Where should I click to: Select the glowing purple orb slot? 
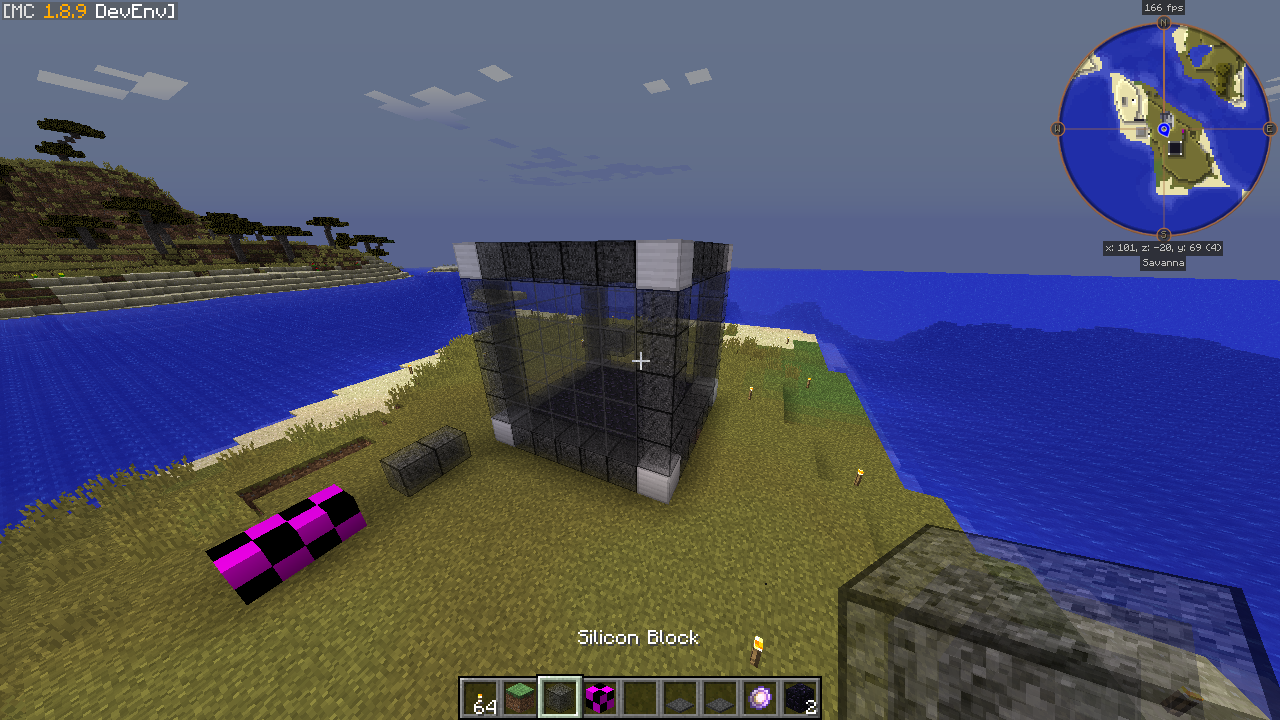click(760, 697)
